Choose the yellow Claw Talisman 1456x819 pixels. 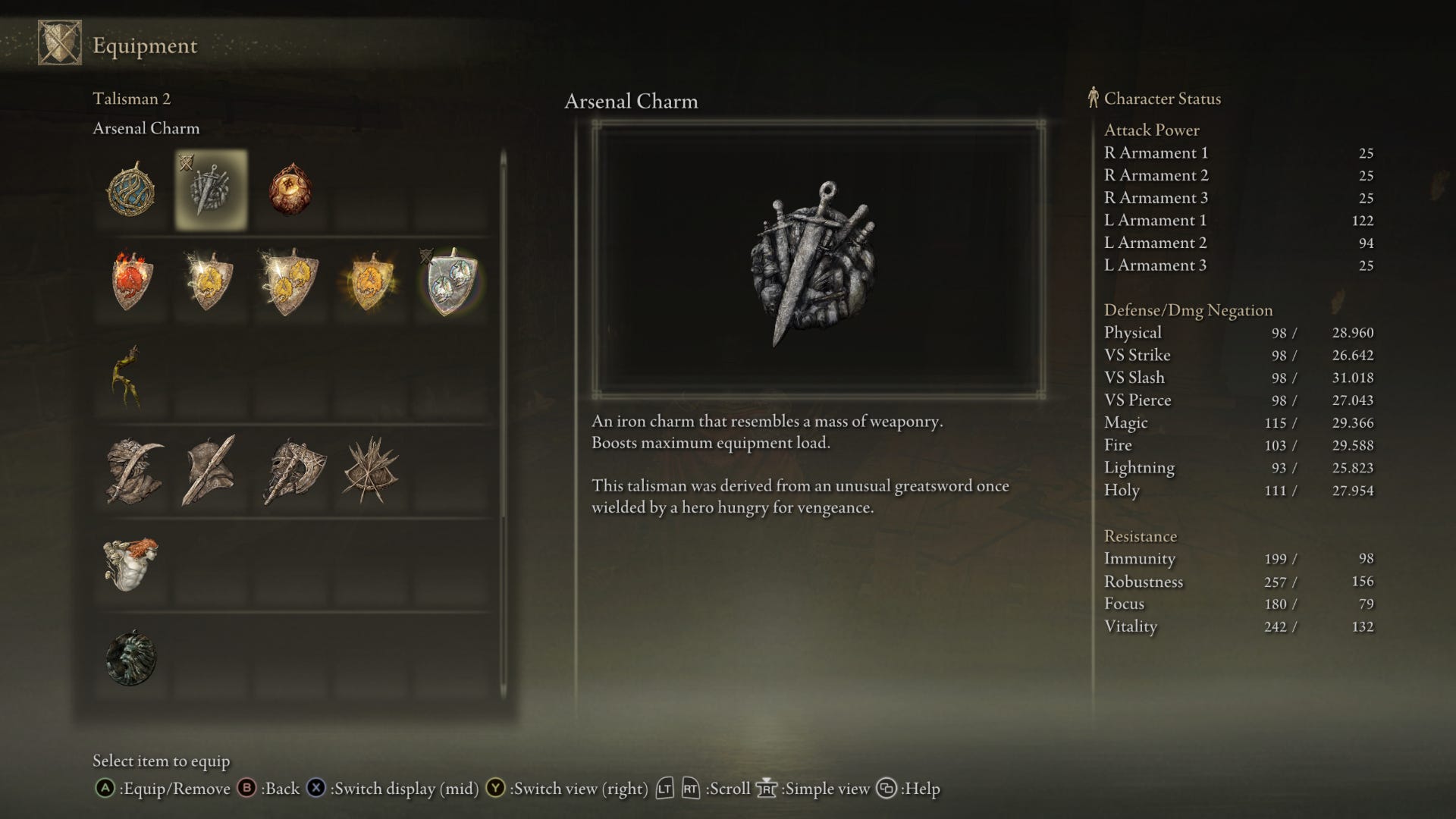click(x=129, y=377)
